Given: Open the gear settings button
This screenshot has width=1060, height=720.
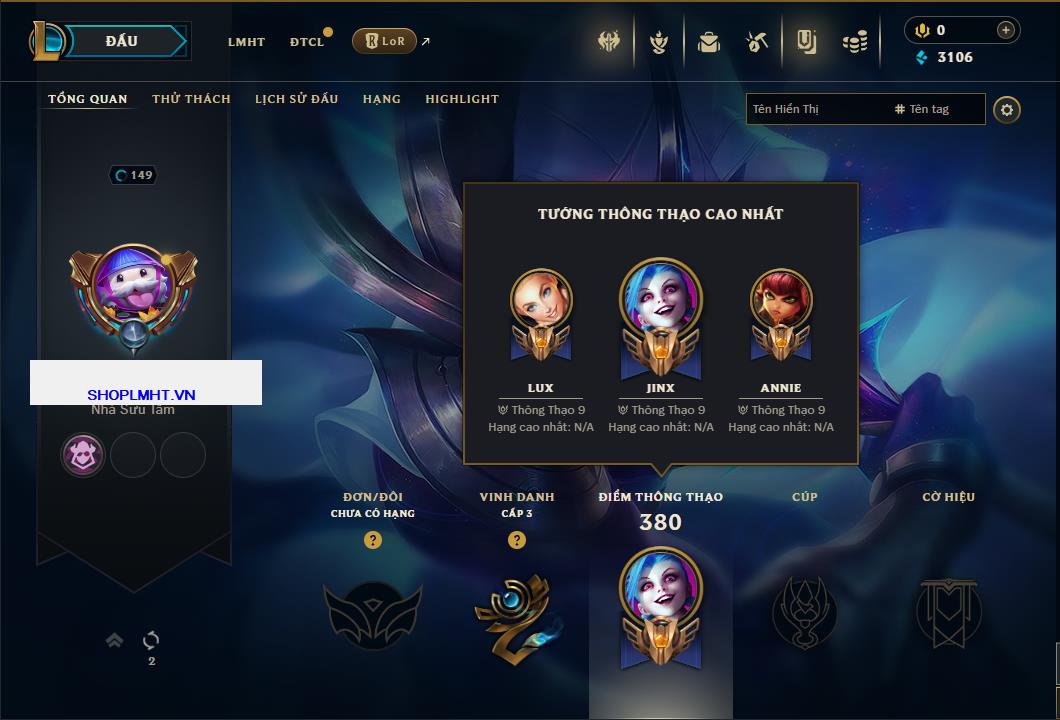Looking at the screenshot, I should (1007, 109).
